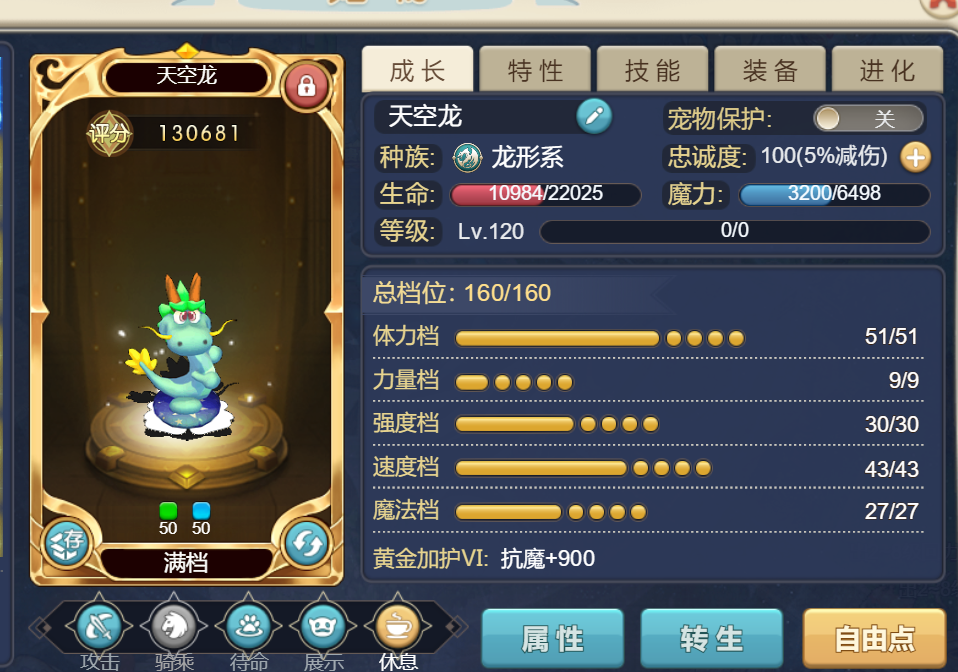The width and height of the screenshot is (958, 672).
Task: Open 自由点 allocation
Action: click(873, 638)
